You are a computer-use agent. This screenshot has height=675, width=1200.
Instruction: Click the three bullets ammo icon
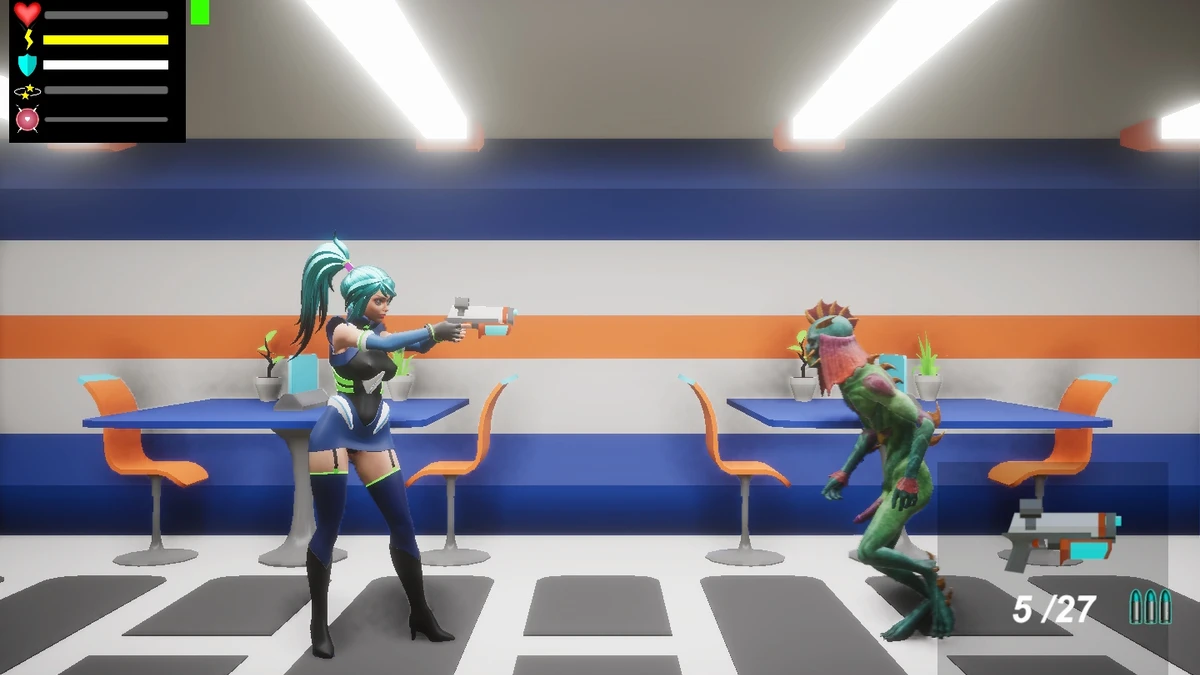tap(1150, 606)
